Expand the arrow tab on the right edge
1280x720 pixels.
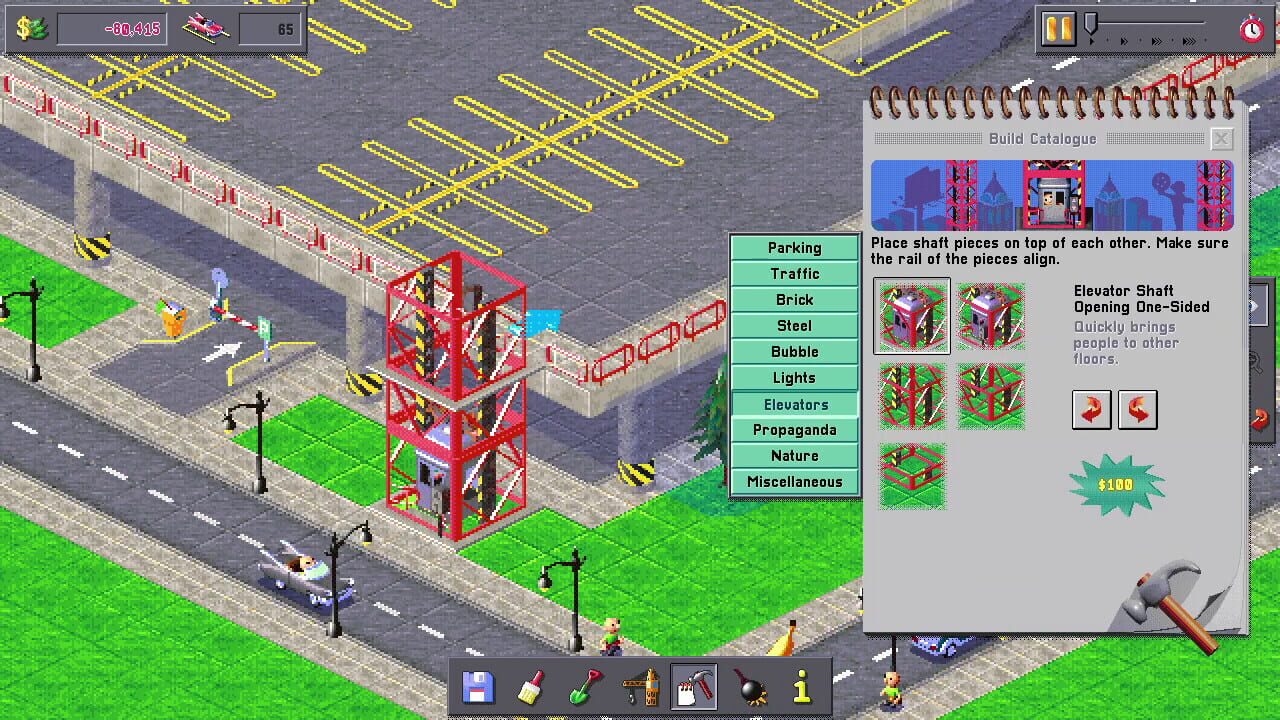pos(1258,305)
